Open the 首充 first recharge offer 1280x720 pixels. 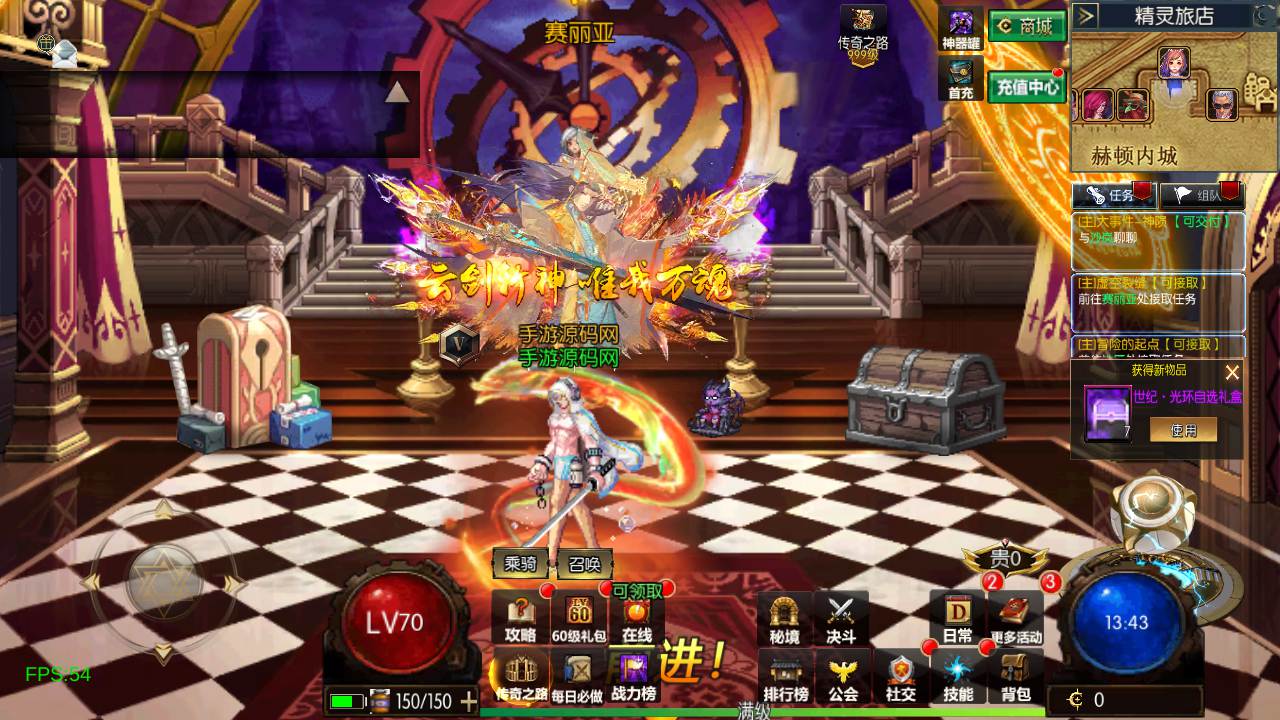click(961, 80)
